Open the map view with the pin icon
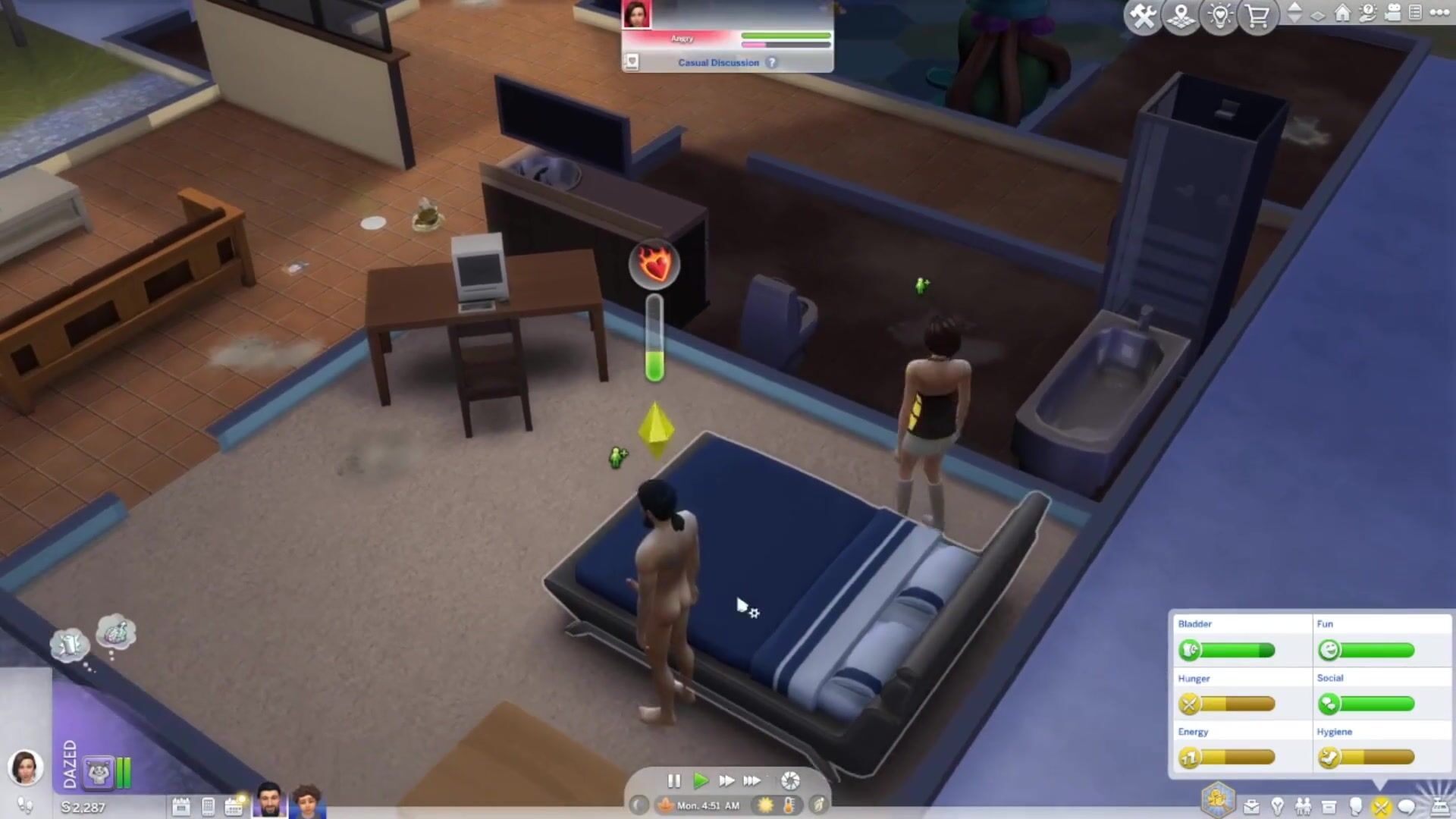Image resolution: width=1456 pixels, height=819 pixels. [x=1181, y=16]
